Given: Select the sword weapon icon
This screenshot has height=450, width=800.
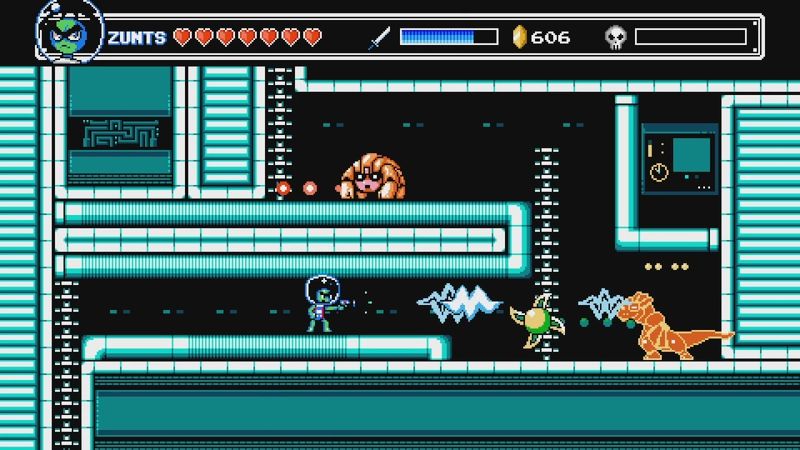Looking at the screenshot, I should click(379, 38).
